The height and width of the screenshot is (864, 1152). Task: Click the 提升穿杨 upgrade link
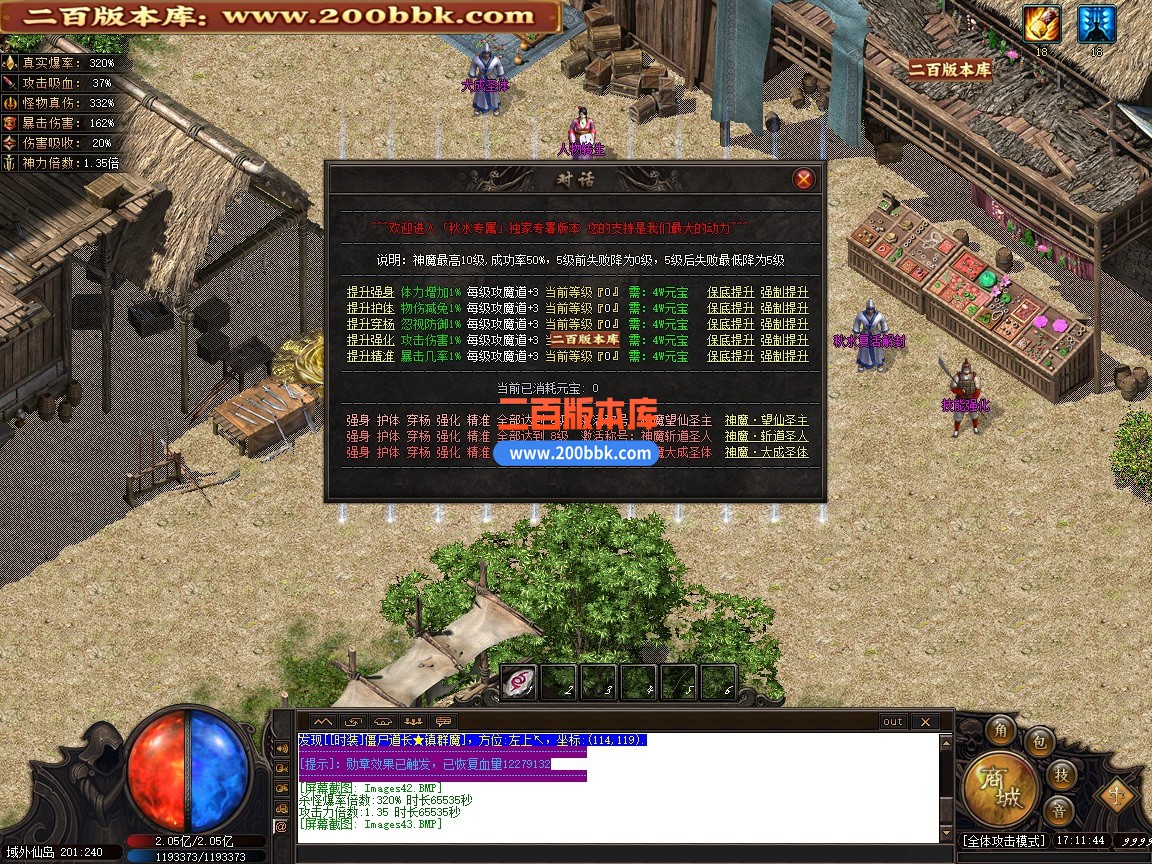point(370,324)
